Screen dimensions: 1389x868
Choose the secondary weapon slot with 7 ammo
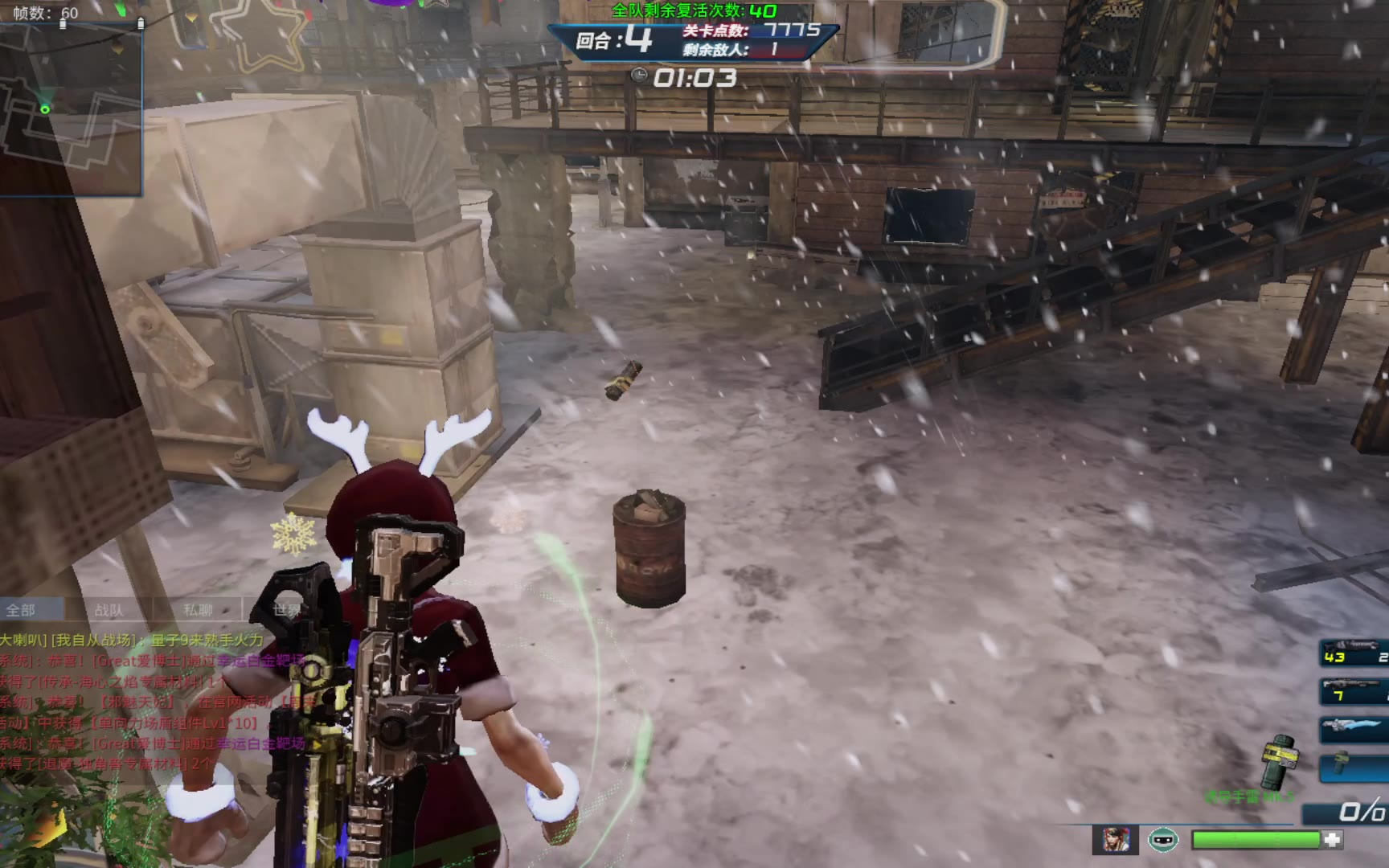tap(1354, 691)
